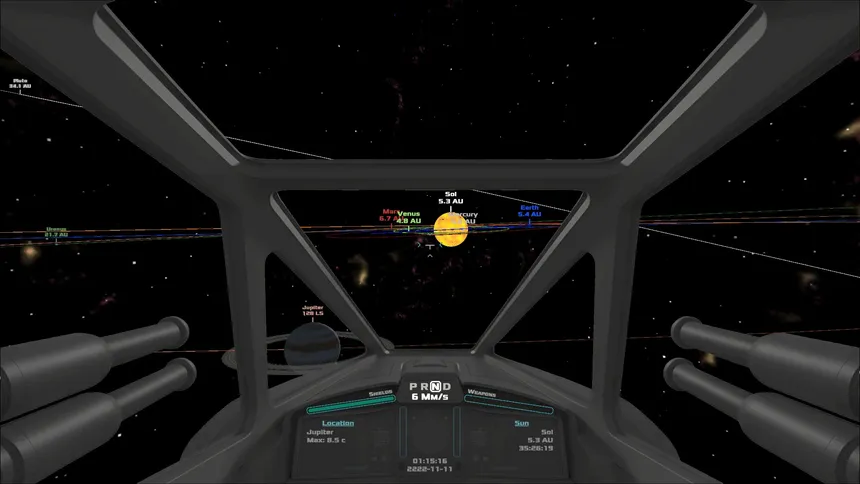The image size is (860, 484).
Task: Select the Uranus navigation marker
Action: click(x=56, y=231)
